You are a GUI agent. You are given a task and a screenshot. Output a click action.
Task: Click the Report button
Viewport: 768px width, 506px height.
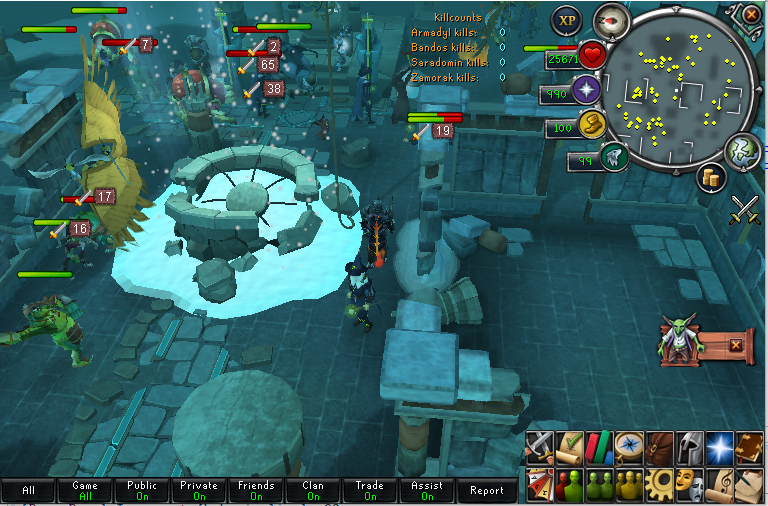[x=487, y=490]
